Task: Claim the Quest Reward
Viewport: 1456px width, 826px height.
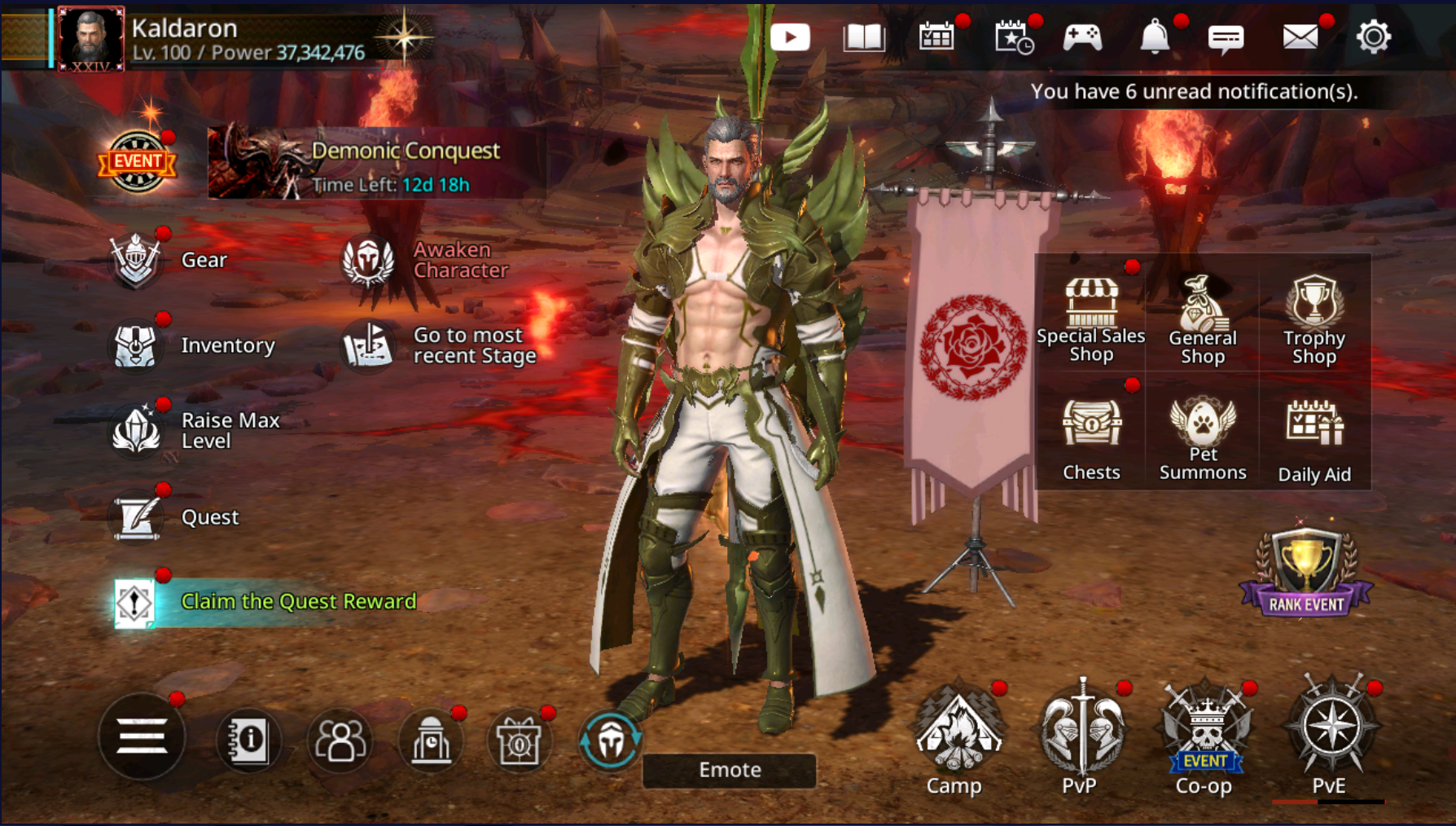Action: 269,601
